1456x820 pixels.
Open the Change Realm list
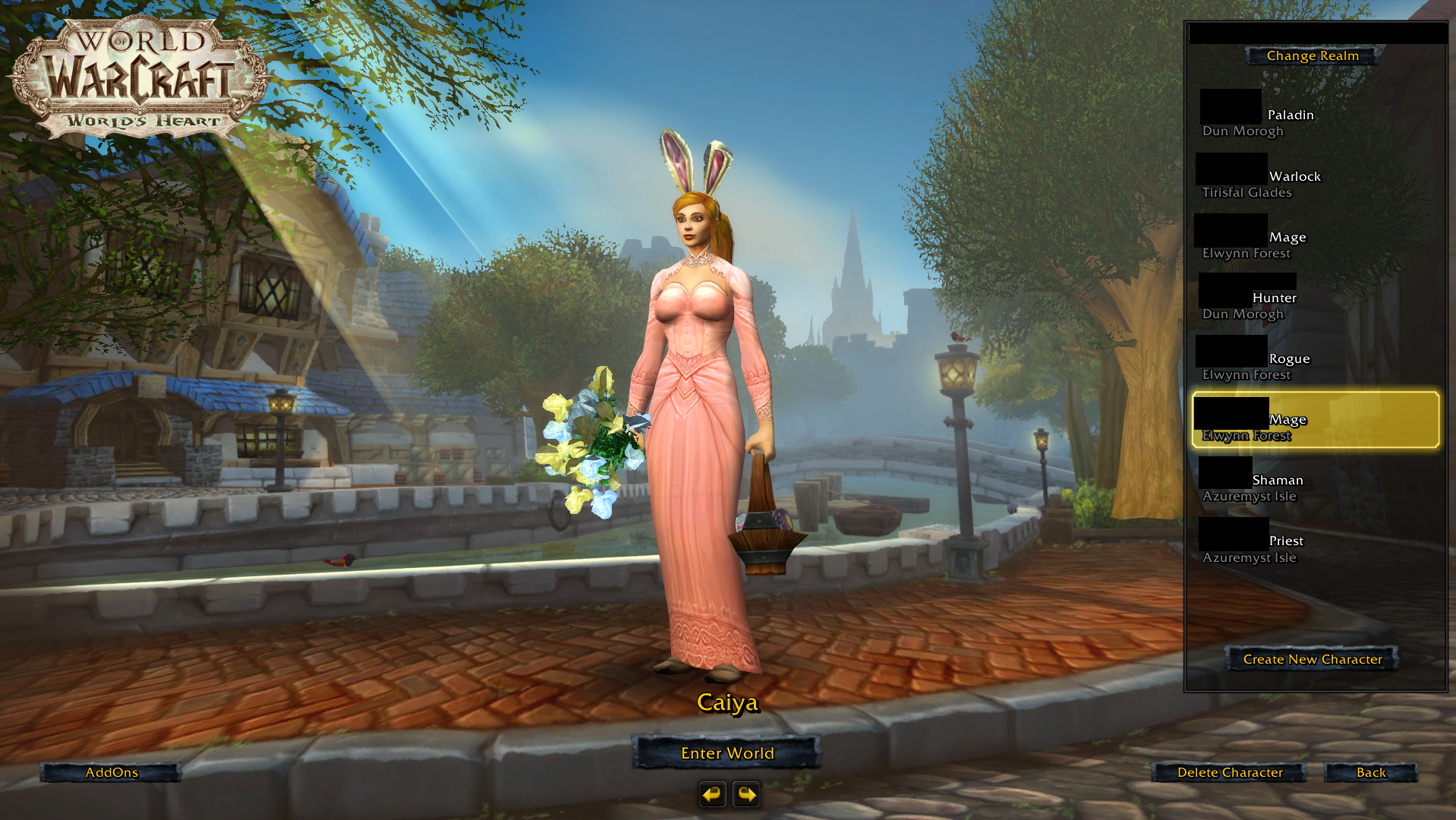coord(1312,55)
